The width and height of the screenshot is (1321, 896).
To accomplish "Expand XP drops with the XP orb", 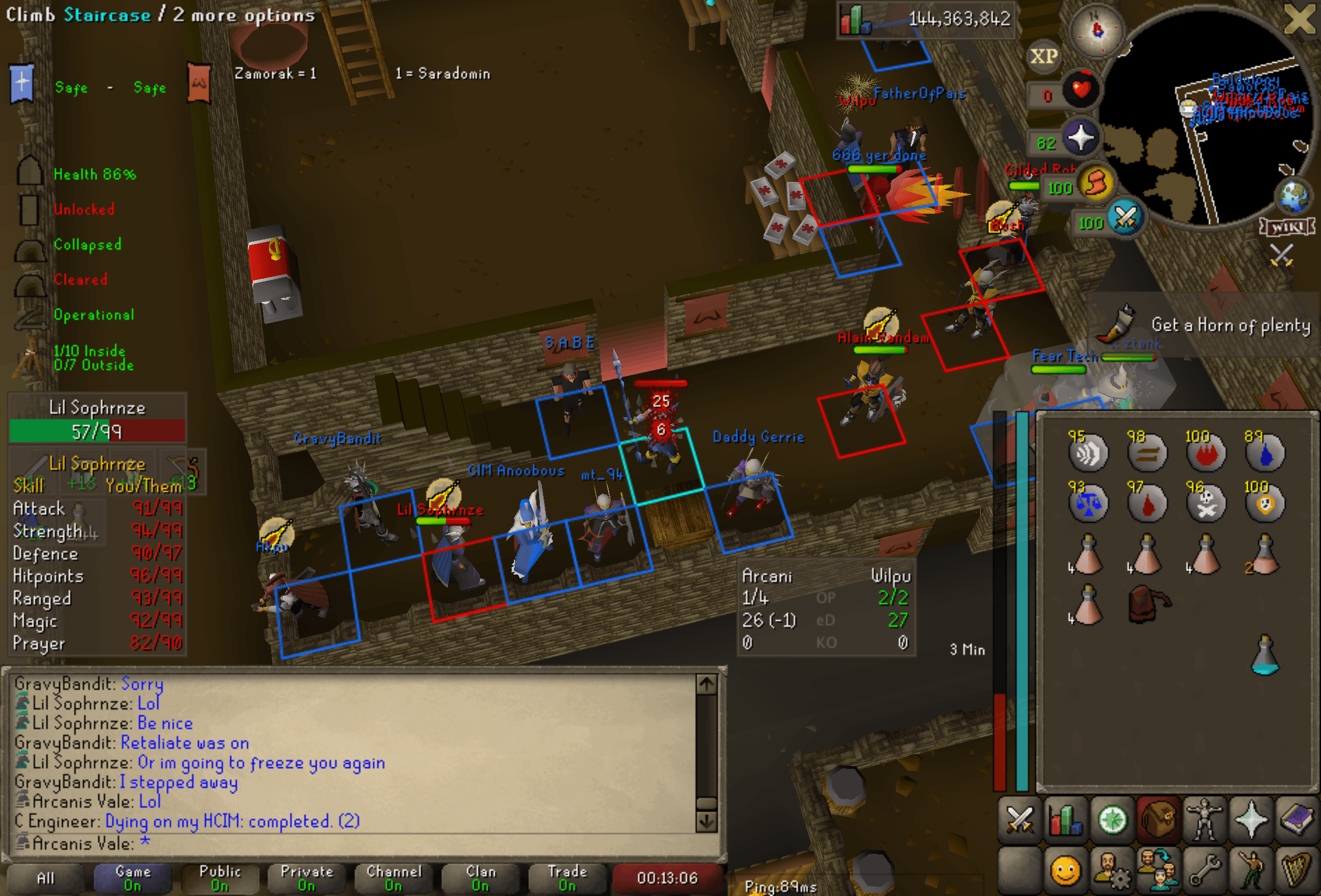I will (x=1044, y=56).
